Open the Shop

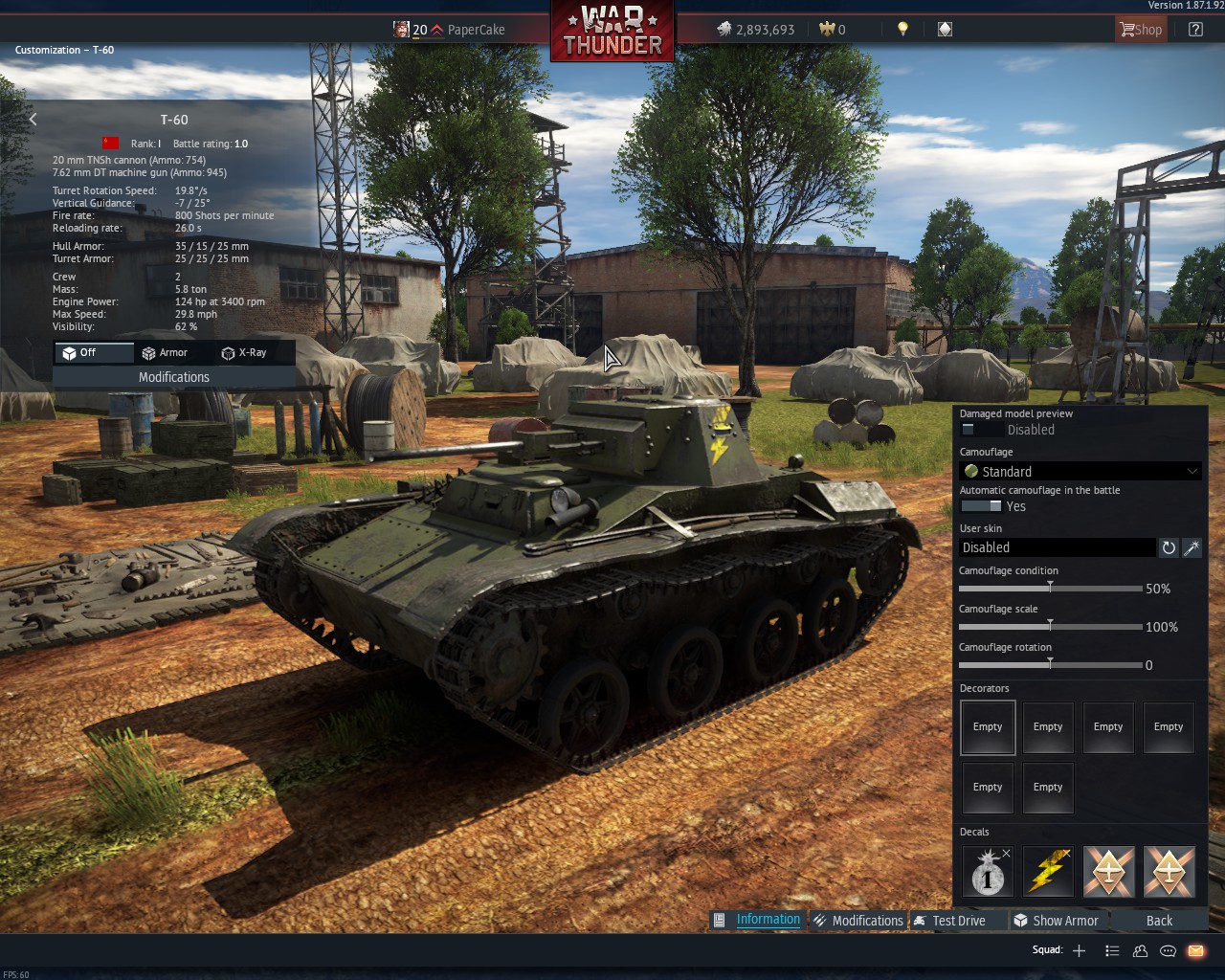point(1140,30)
